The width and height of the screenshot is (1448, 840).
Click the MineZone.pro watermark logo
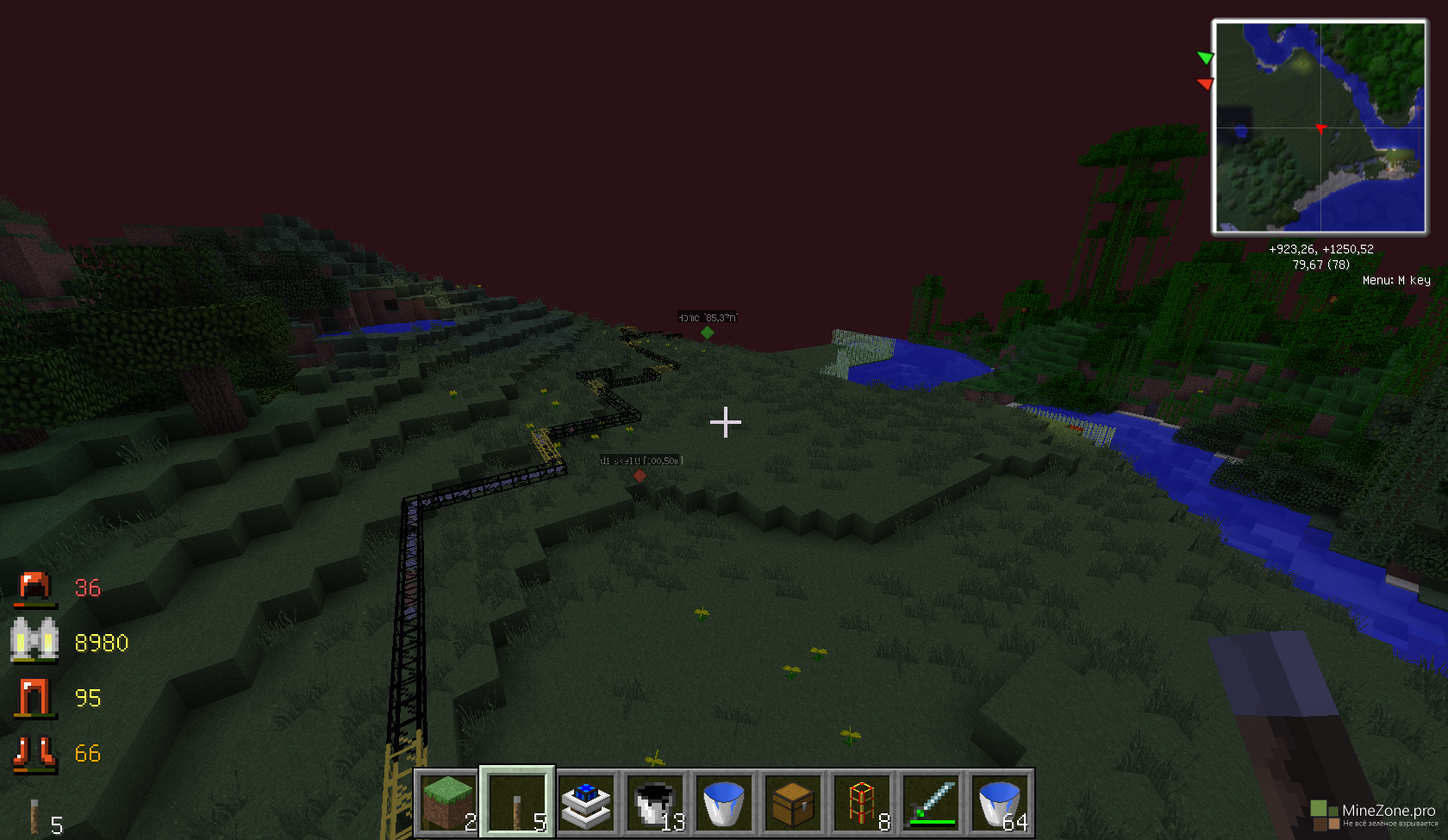(x=1374, y=813)
